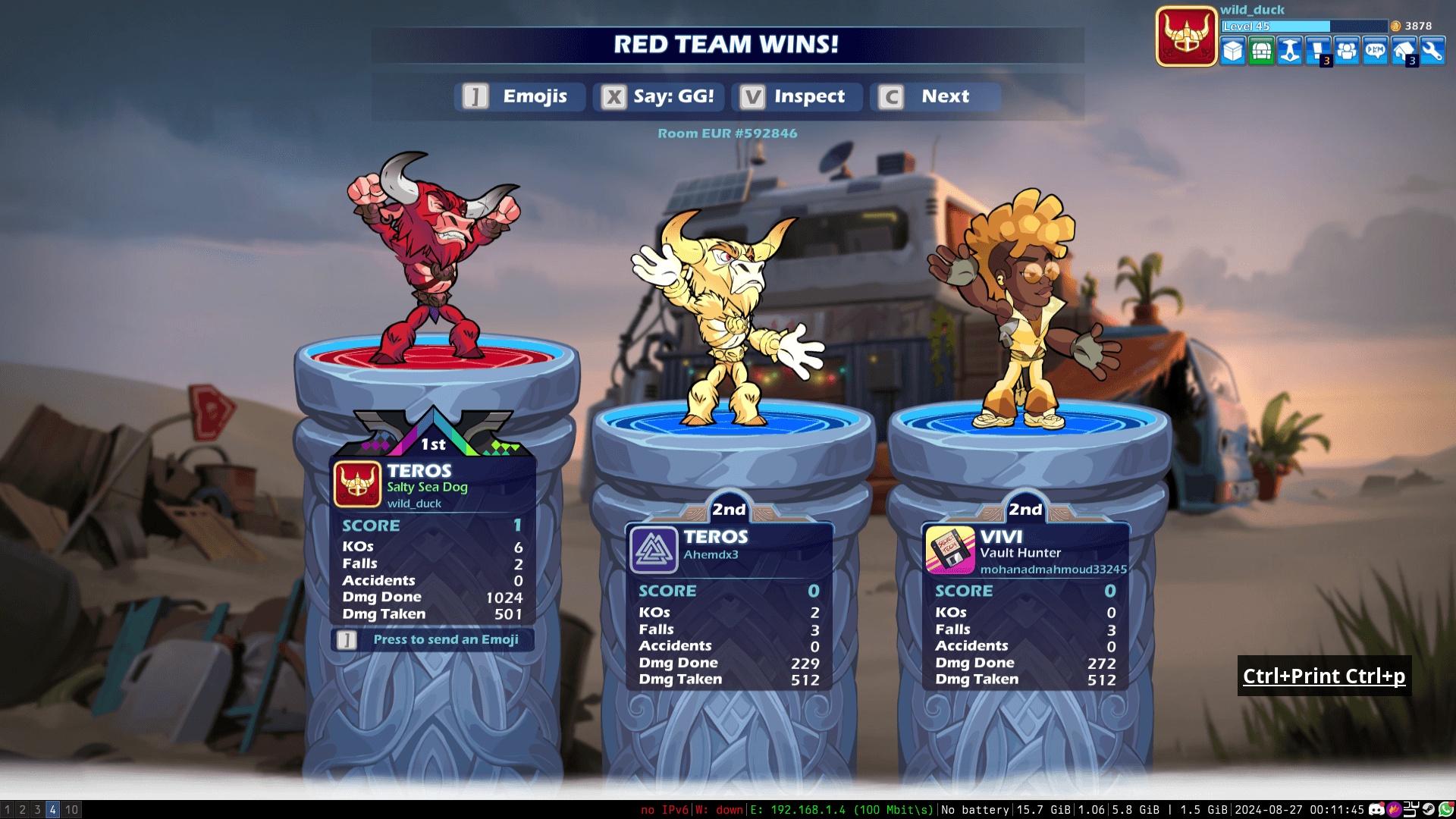Open the exclamation mark missions icon
Screen dimensions: 1456x819
point(1319,52)
